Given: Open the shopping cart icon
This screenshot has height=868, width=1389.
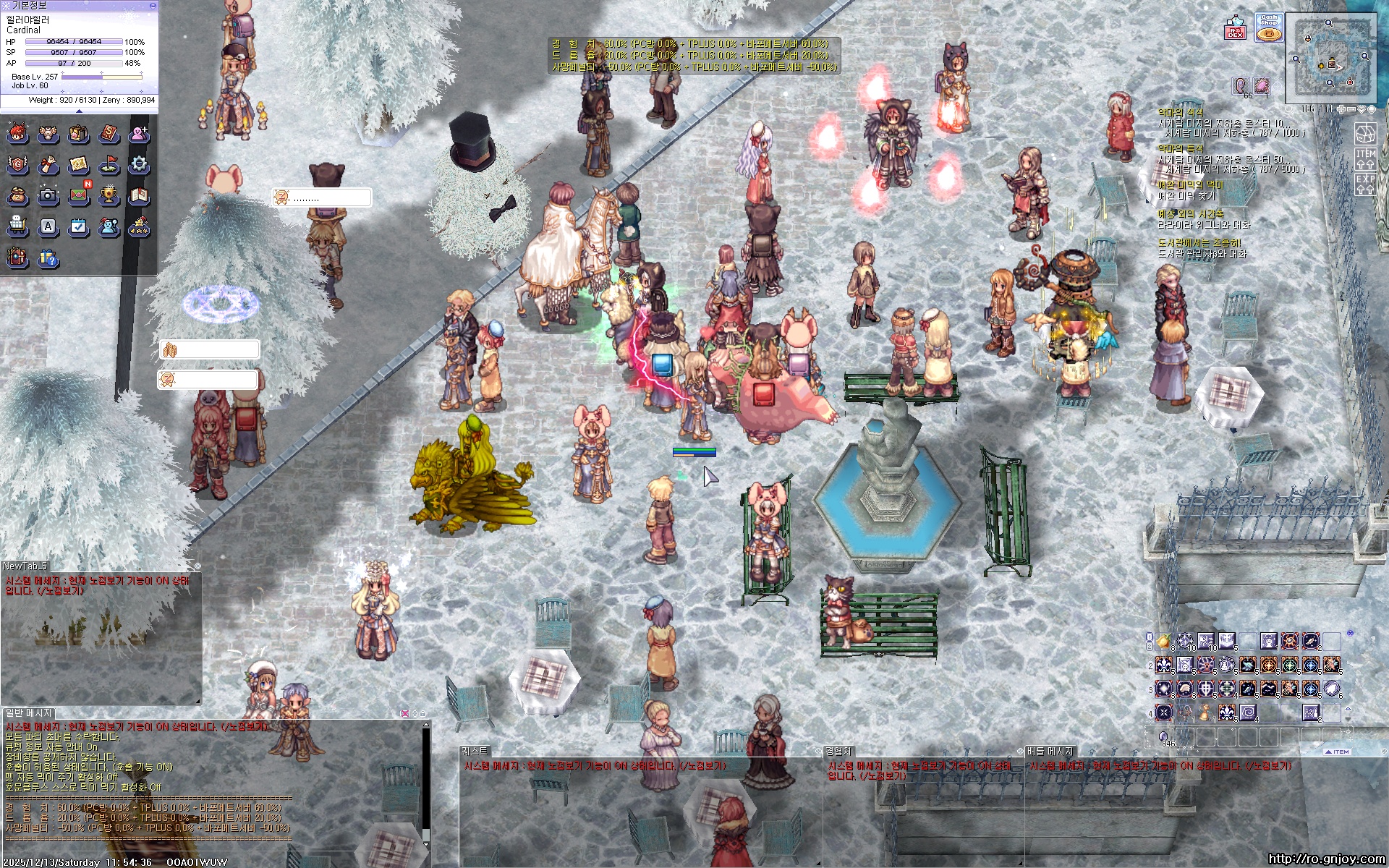Looking at the screenshot, I should [x=17, y=226].
